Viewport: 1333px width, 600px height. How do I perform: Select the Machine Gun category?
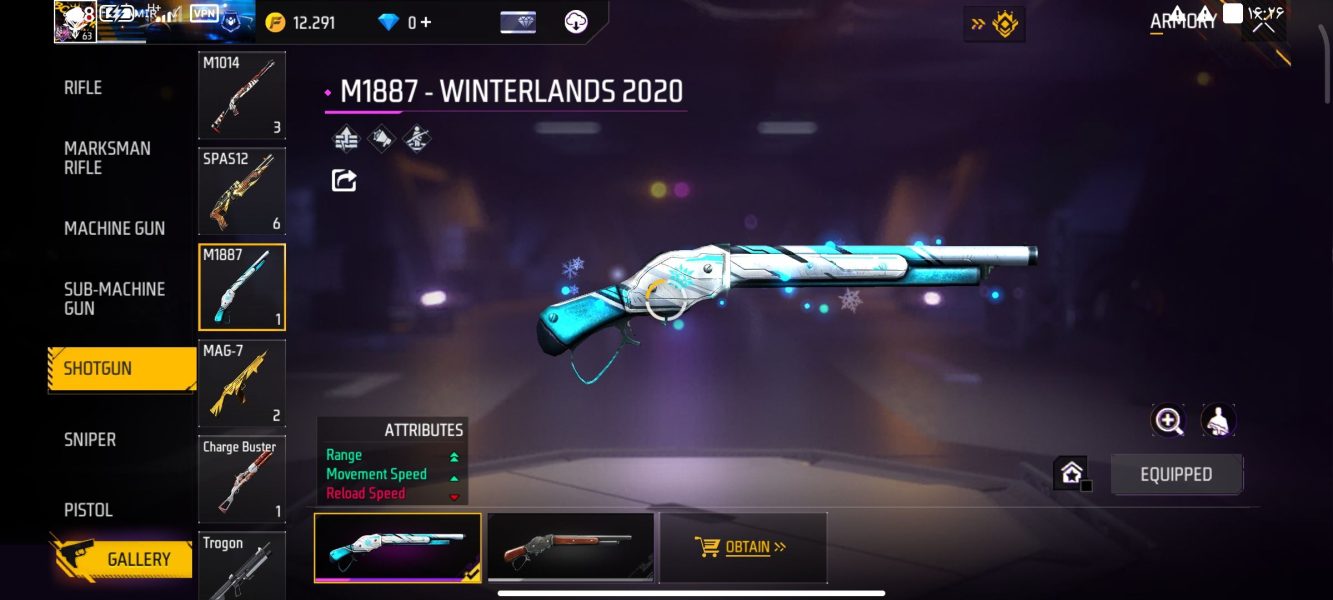pos(114,228)
